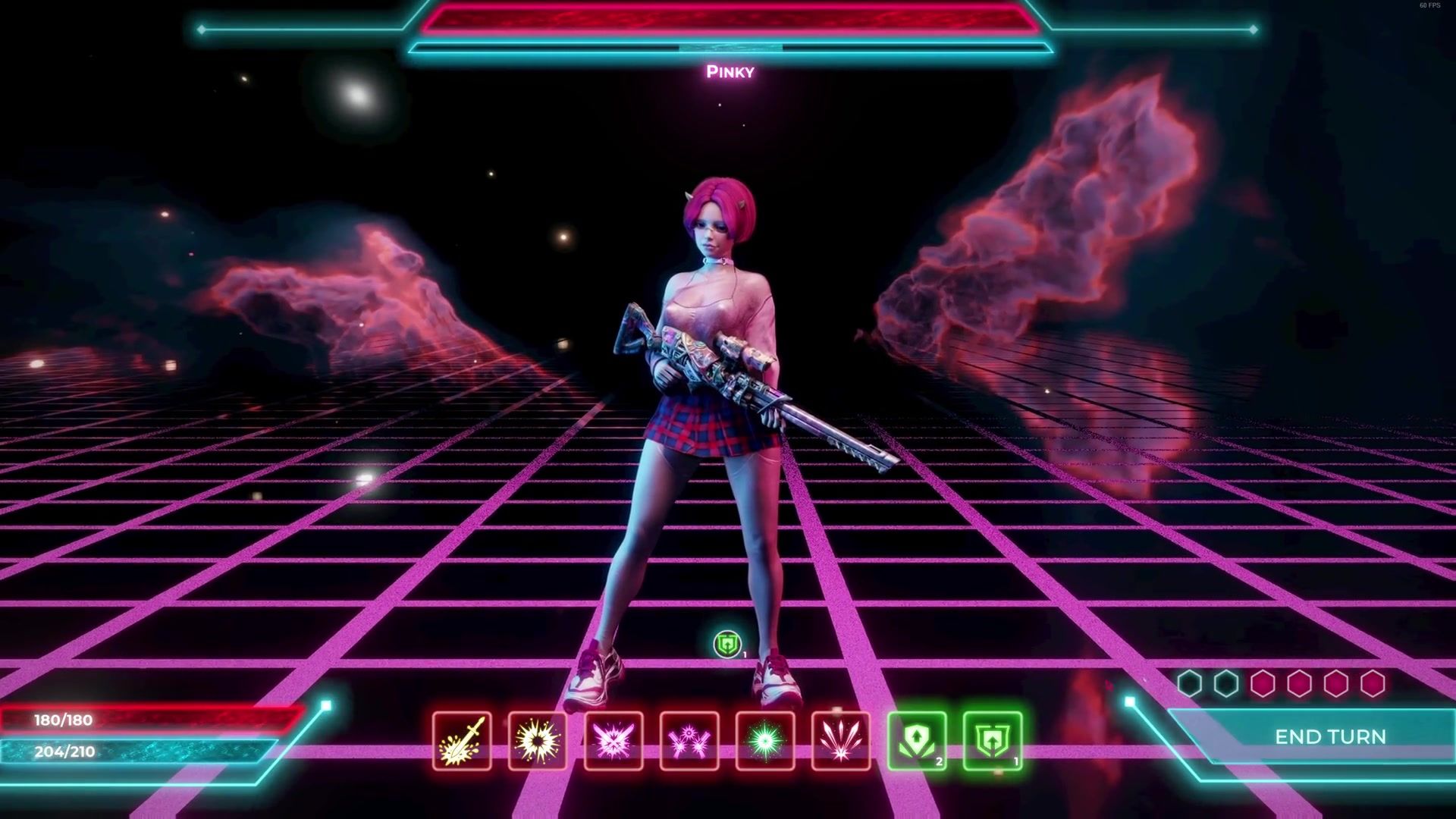Trigger the pink crystal shards ability
1456x819 pixels.
click(x=841, y=741)
